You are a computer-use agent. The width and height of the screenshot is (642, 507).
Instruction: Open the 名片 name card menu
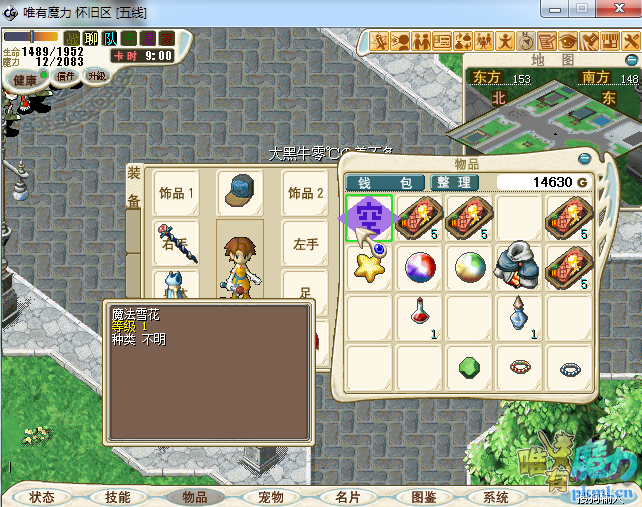(347, 497)
